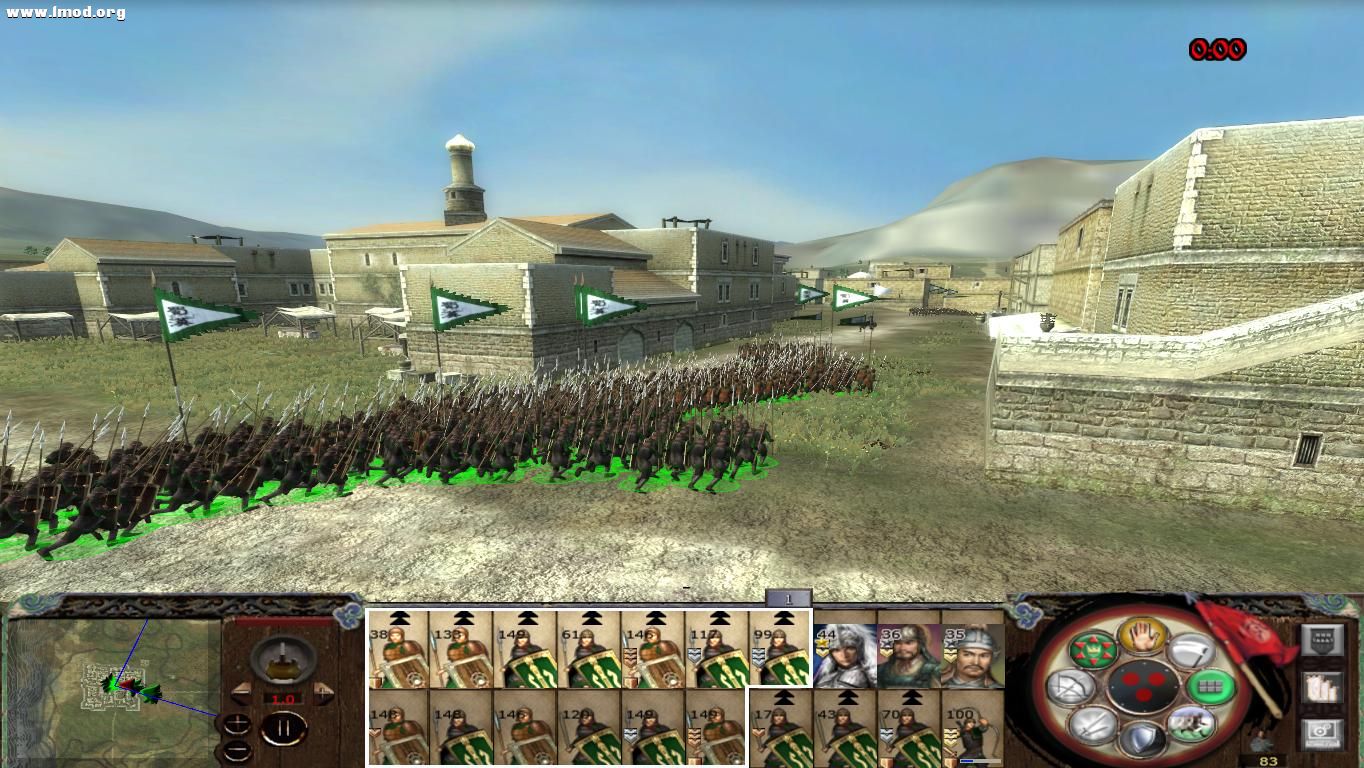Click the shield banner icon above the scrolls
This screenshot has width=1364, height=768.
[1322, 640]
